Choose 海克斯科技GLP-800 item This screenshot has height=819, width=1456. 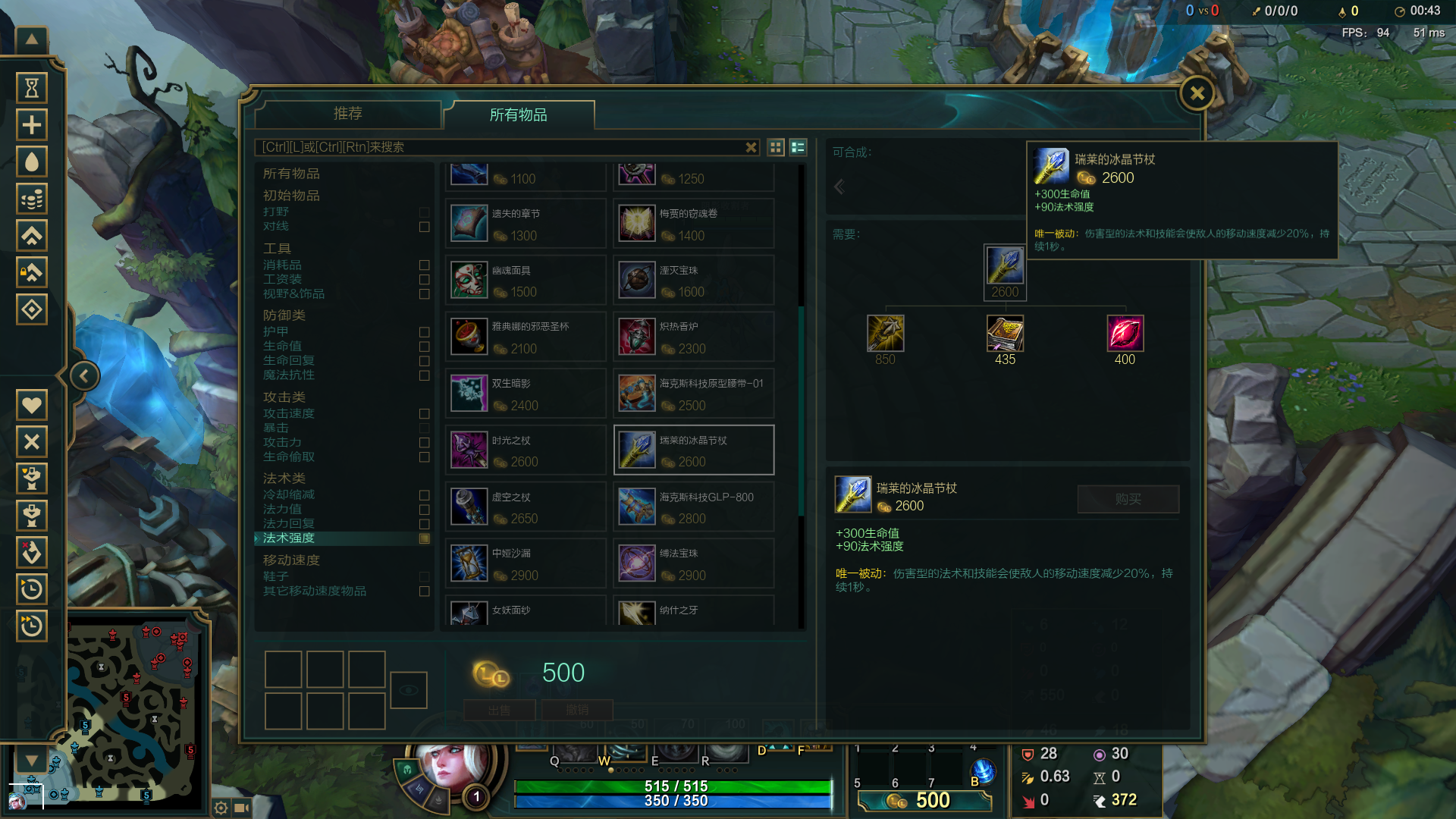pyautogui.click(x=693, y=507)
